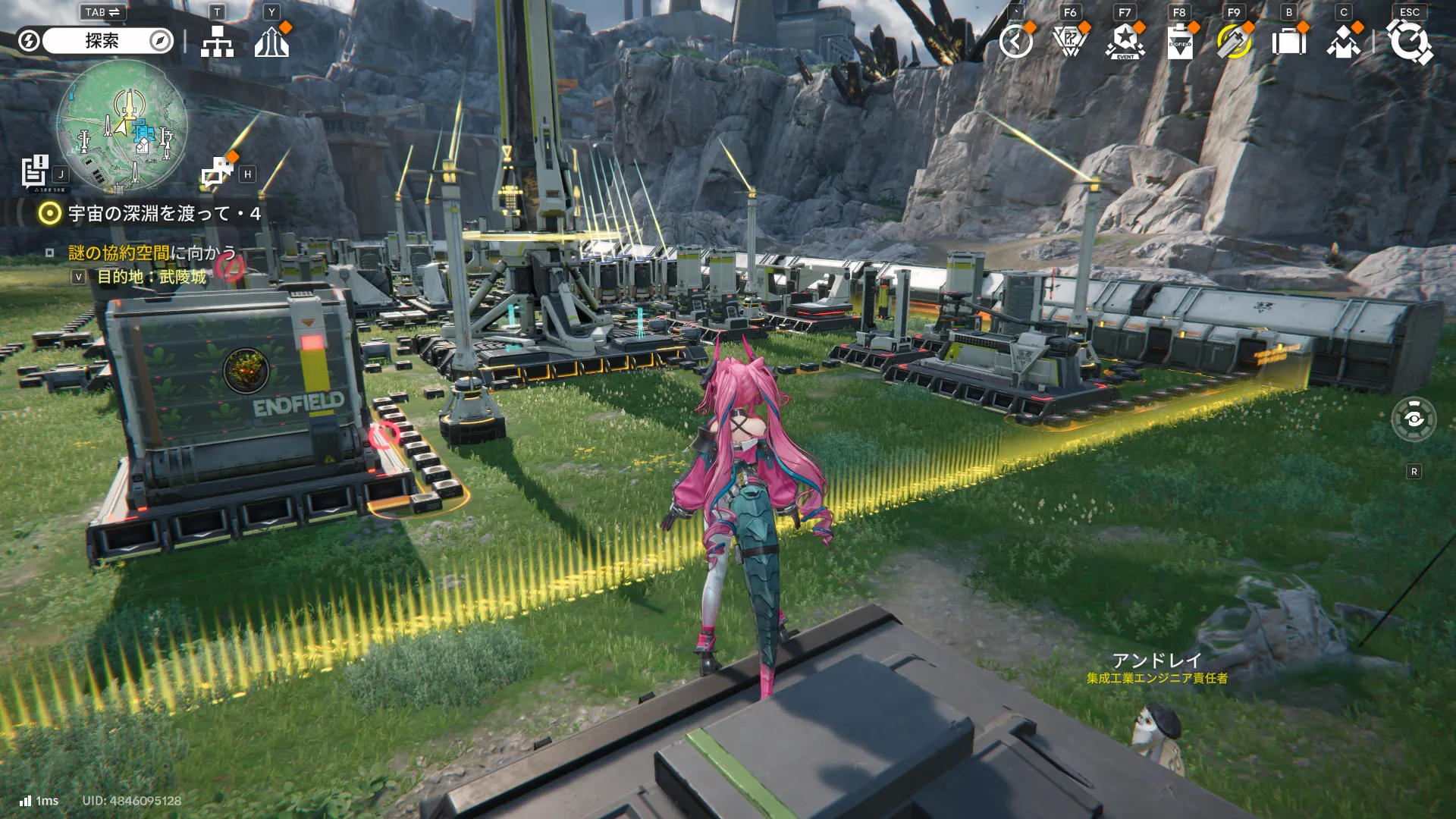
Task: Open the yellow circular pass icon
Action: (x=1234, y=42)
